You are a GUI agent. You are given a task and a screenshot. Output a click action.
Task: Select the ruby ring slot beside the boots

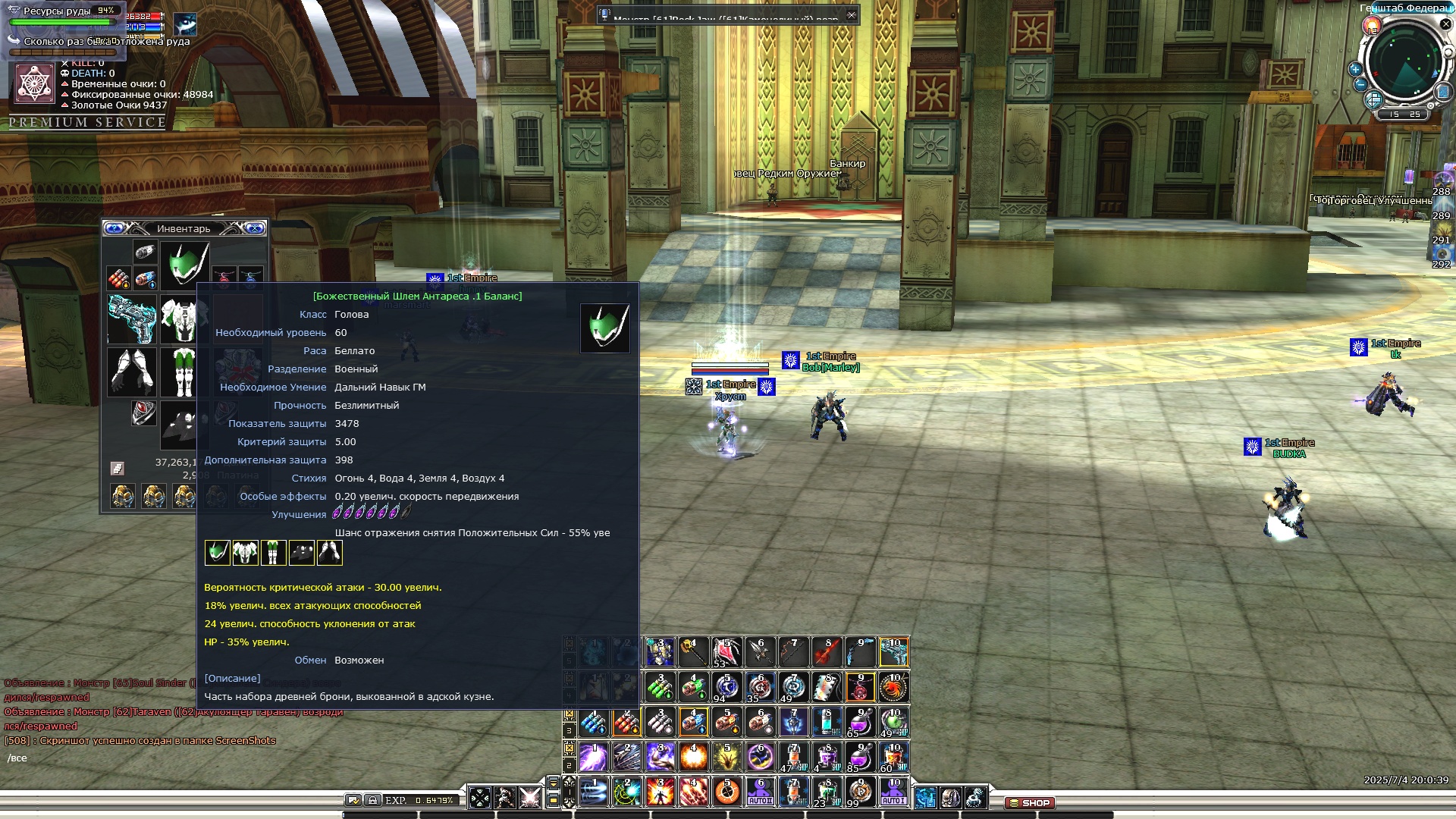[x=143, y=413]
